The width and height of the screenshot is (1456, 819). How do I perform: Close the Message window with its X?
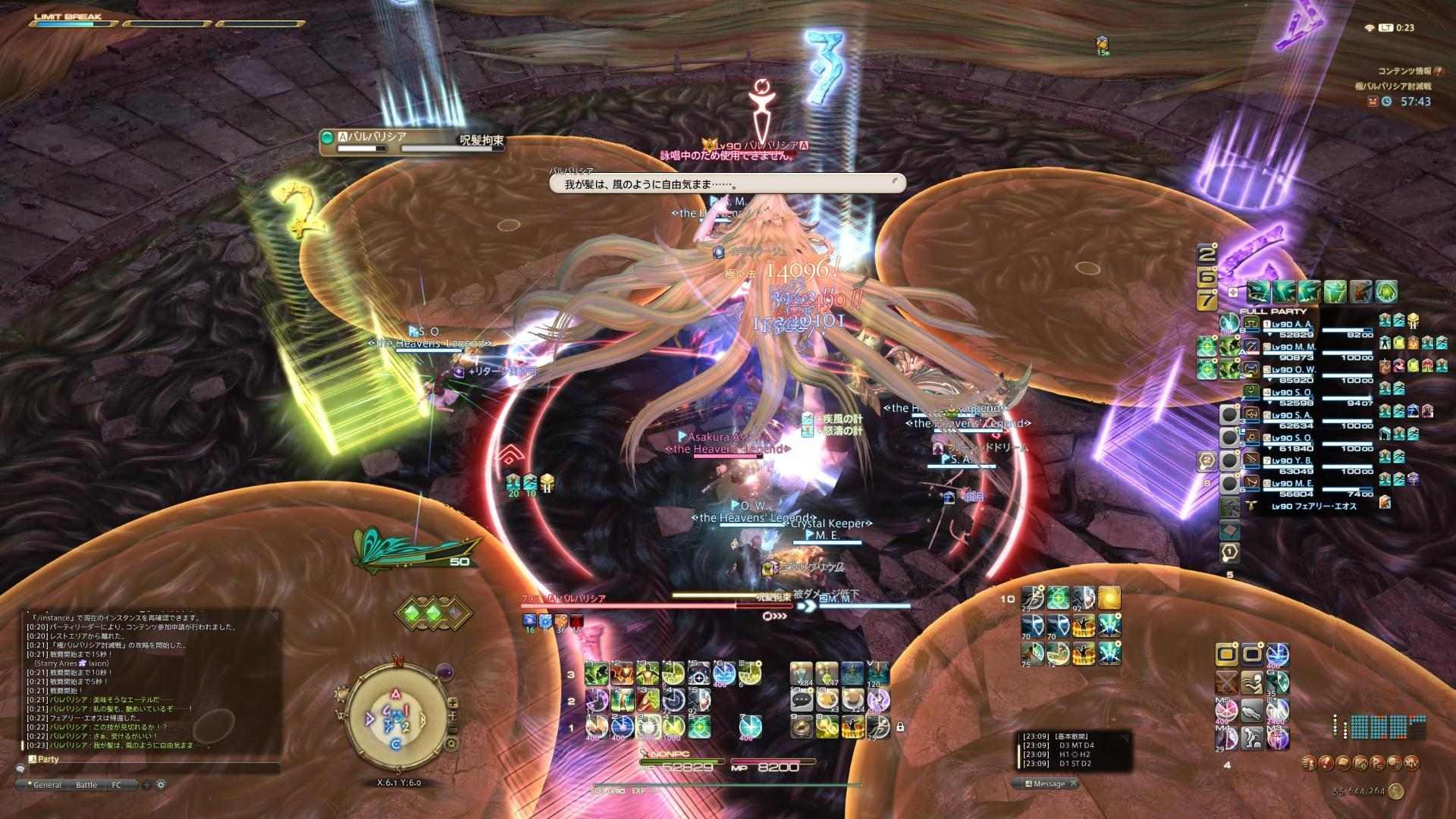point(1074,783)
